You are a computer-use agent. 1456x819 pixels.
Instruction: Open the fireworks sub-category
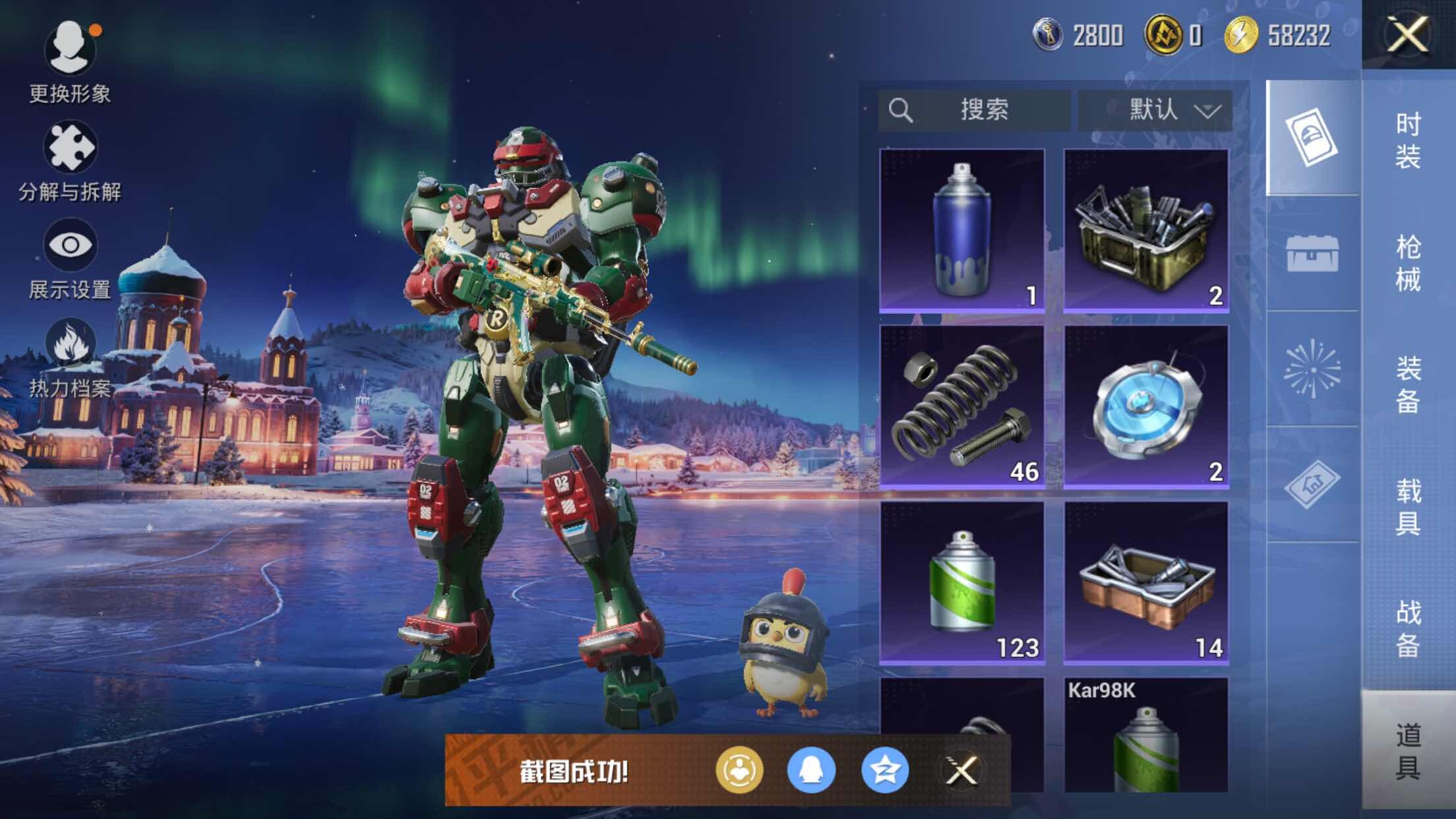1312,369
